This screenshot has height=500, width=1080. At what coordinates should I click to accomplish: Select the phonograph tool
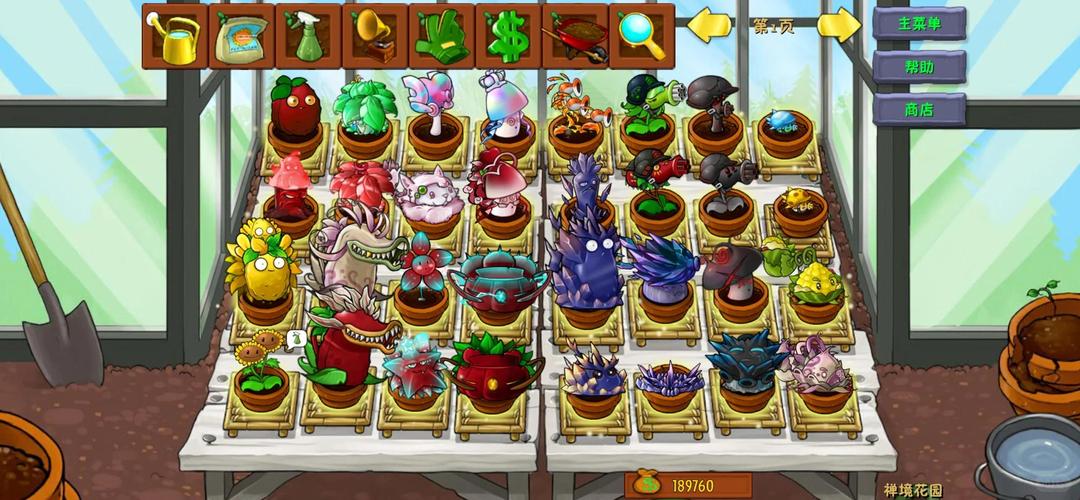click(x=375, y=35)
